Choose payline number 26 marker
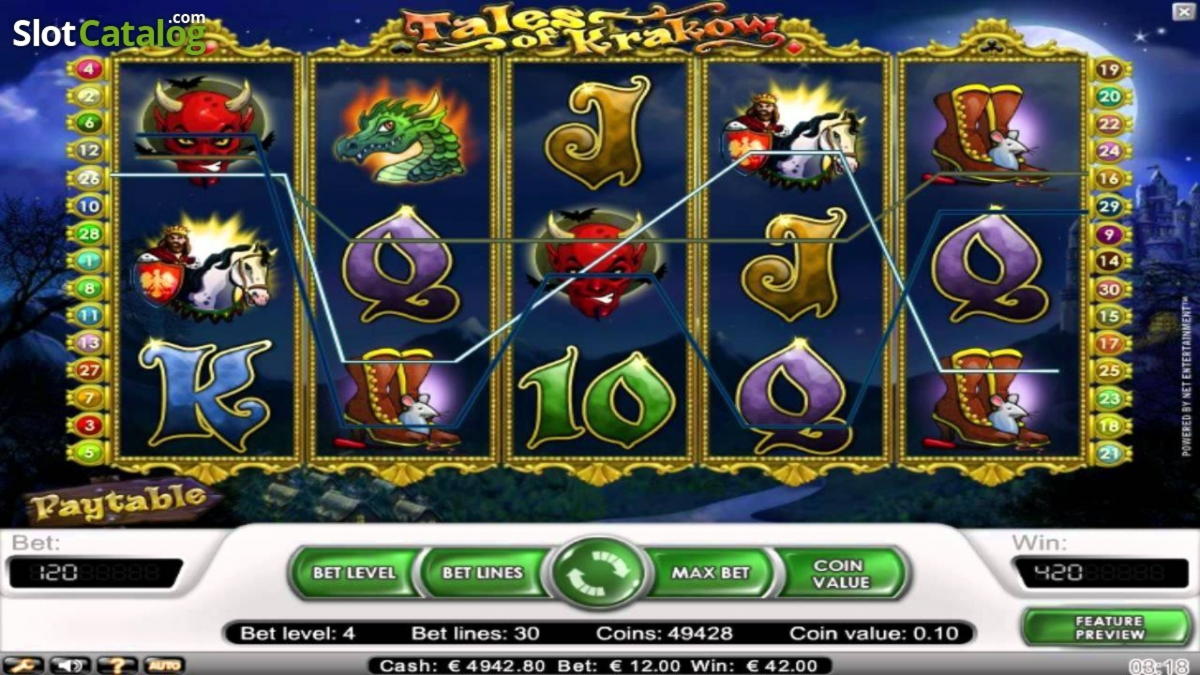This screenshot has width=1200, height=675. [x=89, y=179]
